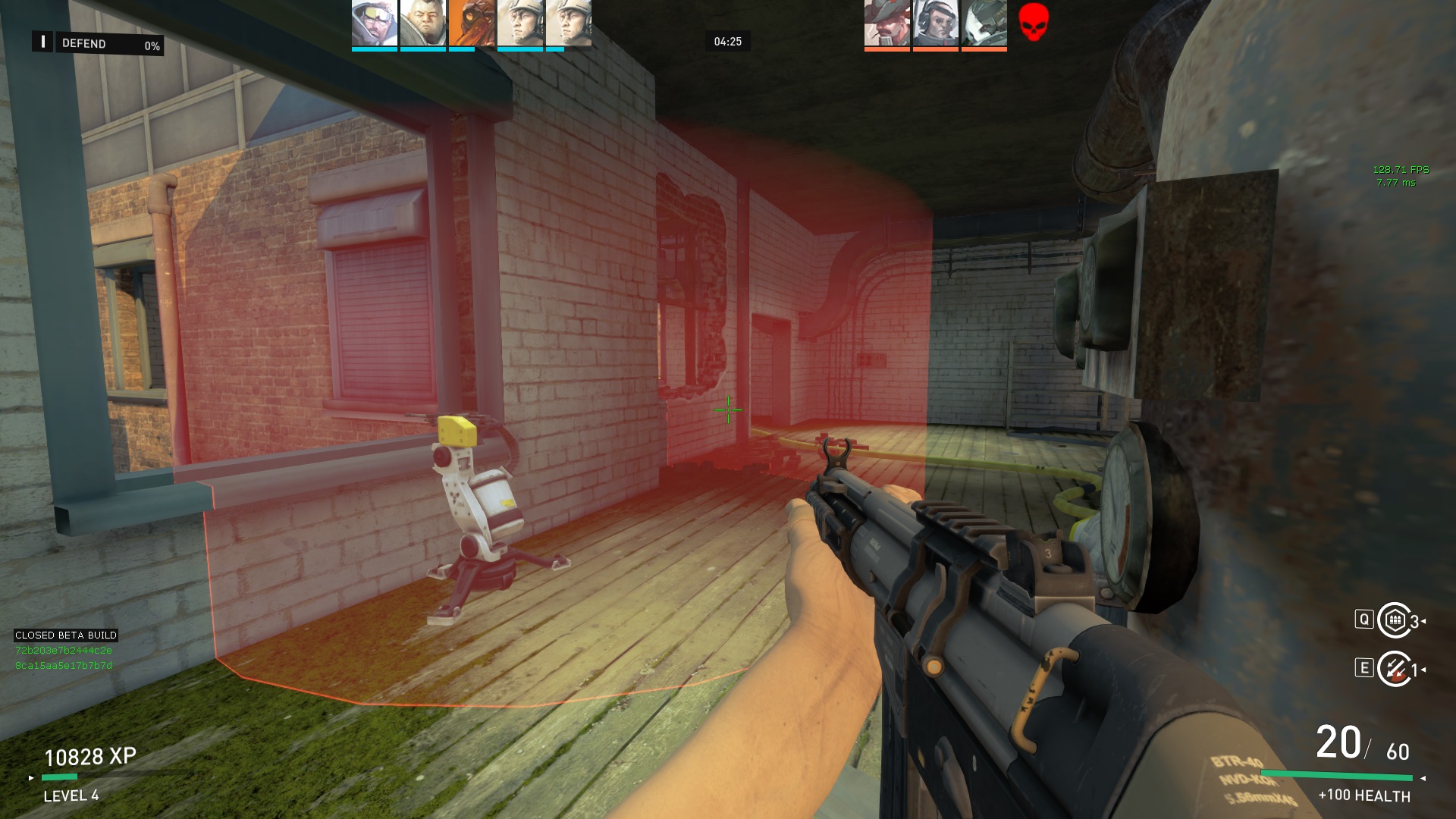Select the grey armored masked enemy portrait
Image resolution: width=1456 pixels, height=819 pixels.
click(x=984, y=24)
